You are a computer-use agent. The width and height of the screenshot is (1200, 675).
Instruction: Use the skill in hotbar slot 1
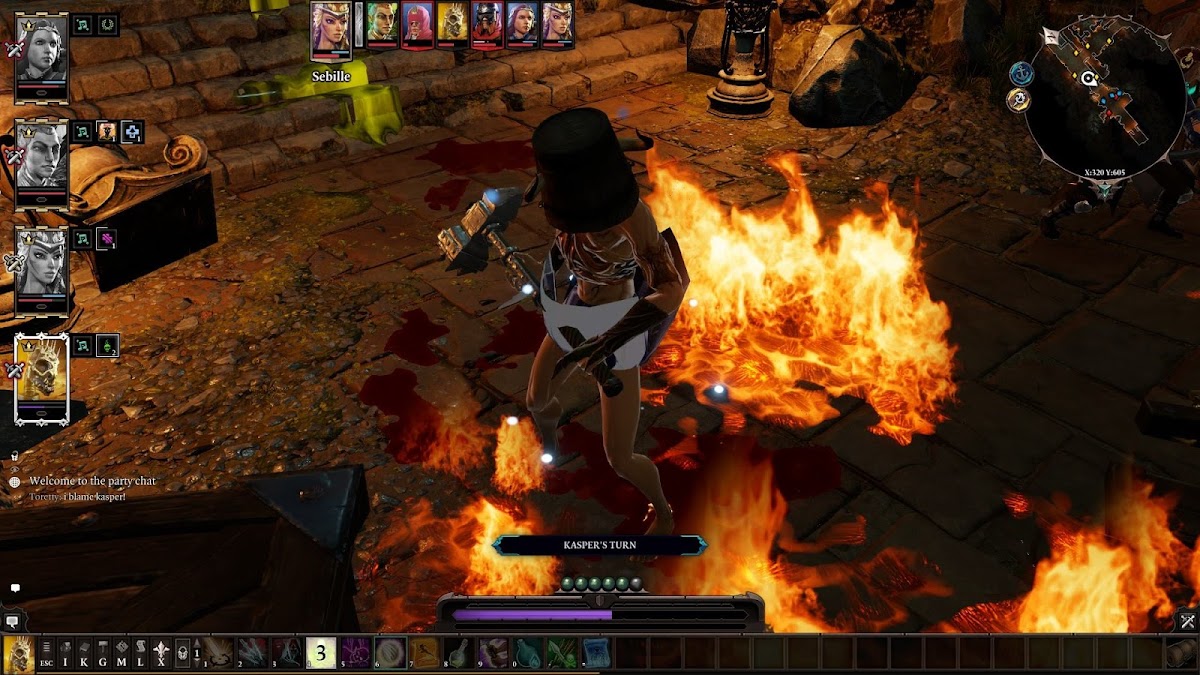[x=219, y=652]
